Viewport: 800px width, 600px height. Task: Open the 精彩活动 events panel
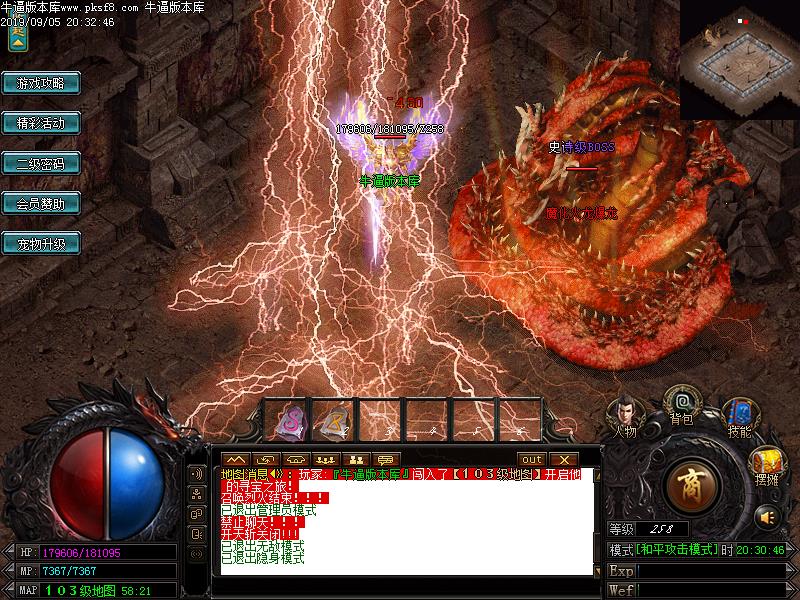[41, 123]
